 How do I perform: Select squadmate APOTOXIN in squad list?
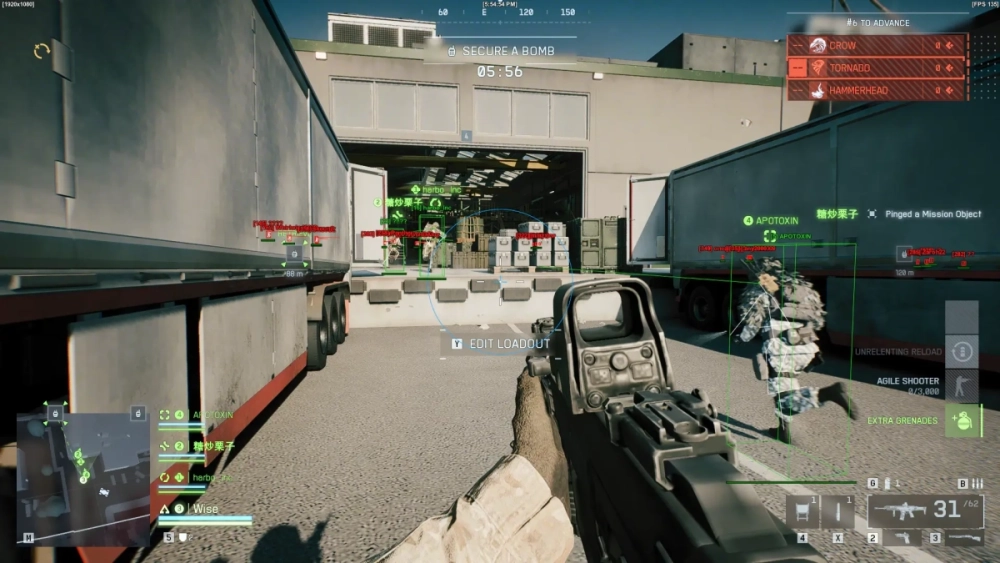pyautogui.click(x=213, y=414)
